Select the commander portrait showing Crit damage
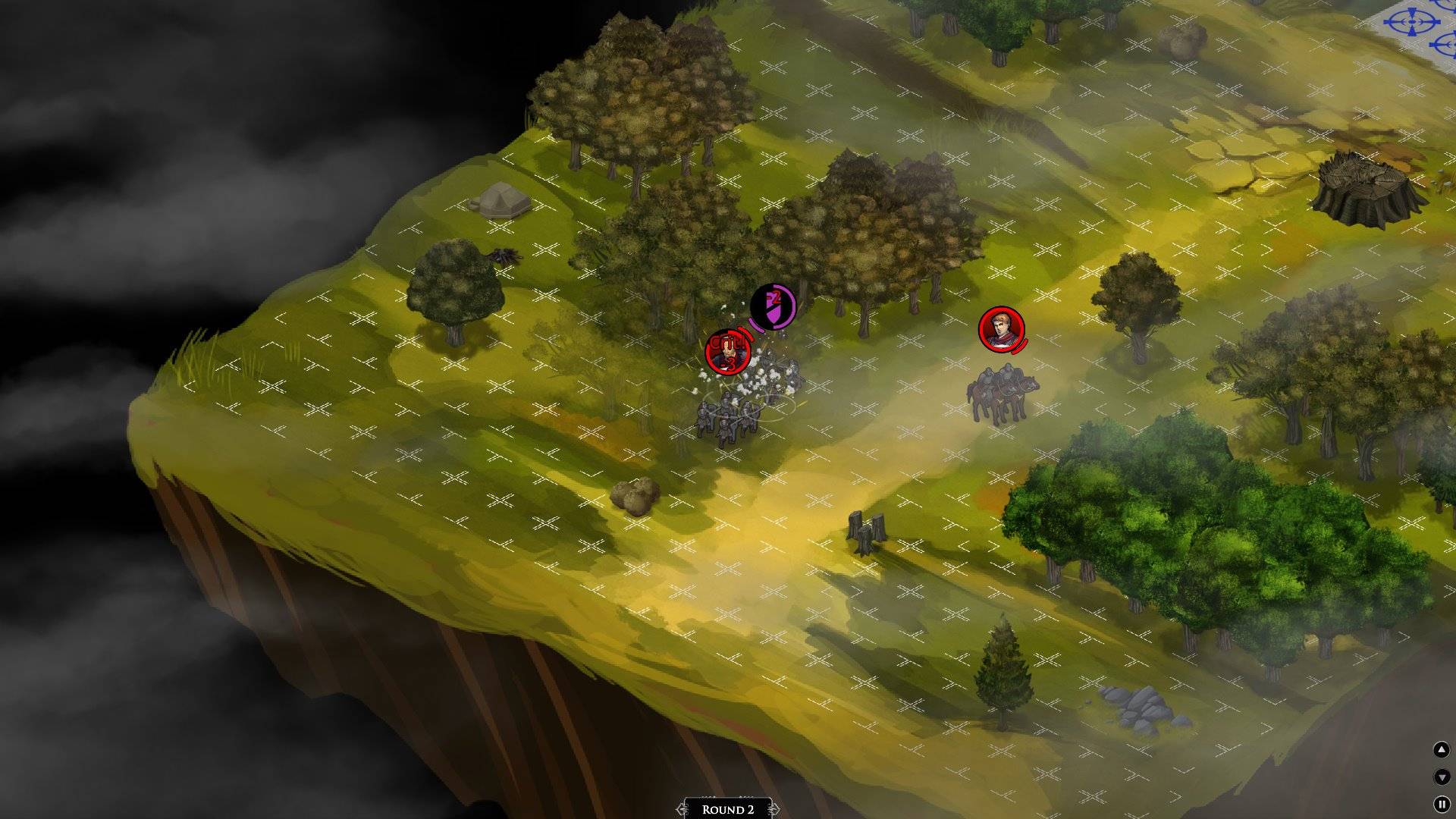This screenshot has width=1456, height=819. pos(728,352)
